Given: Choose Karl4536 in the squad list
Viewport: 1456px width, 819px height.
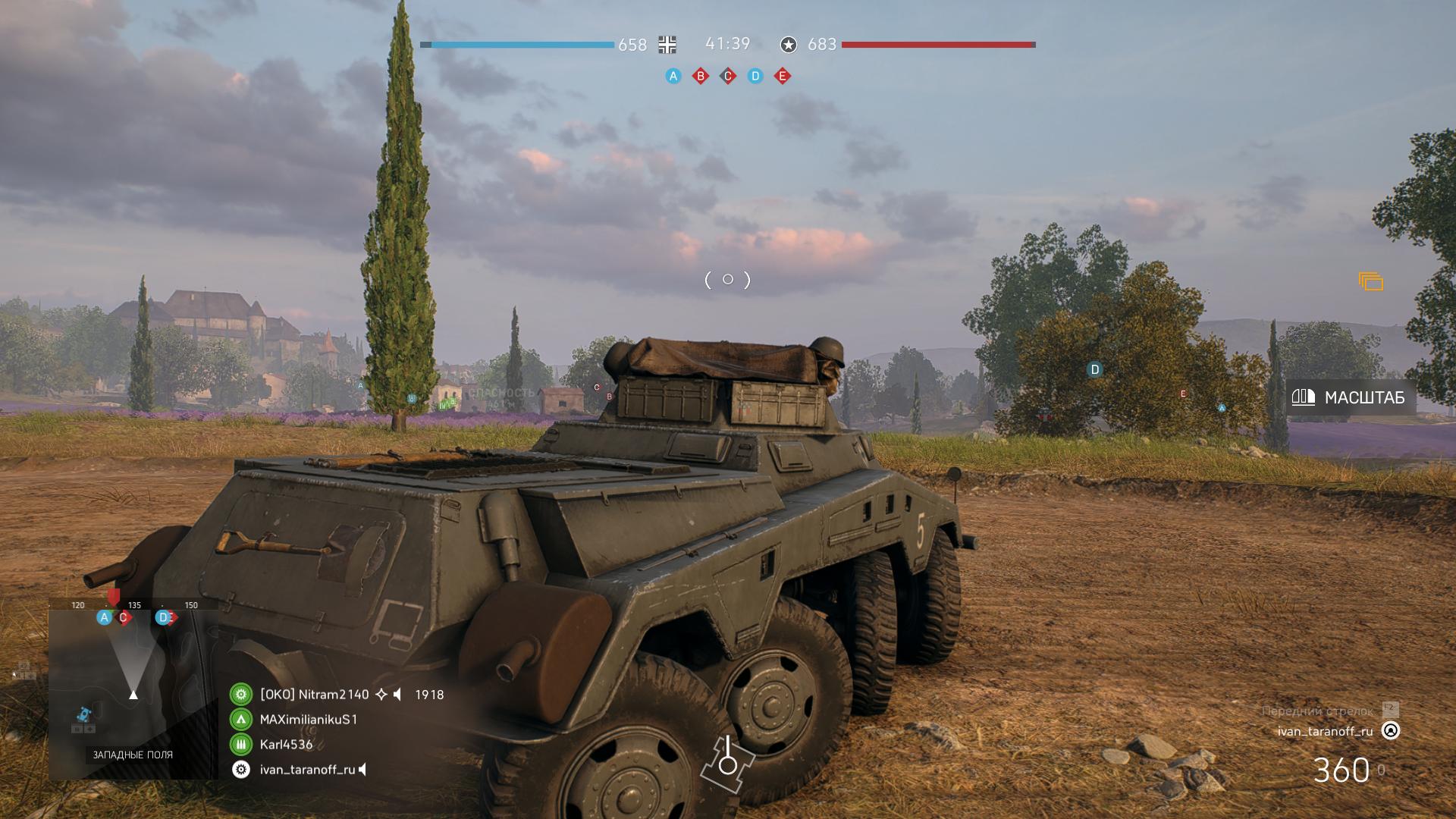Looking at the screenshot, I should 286,745.
